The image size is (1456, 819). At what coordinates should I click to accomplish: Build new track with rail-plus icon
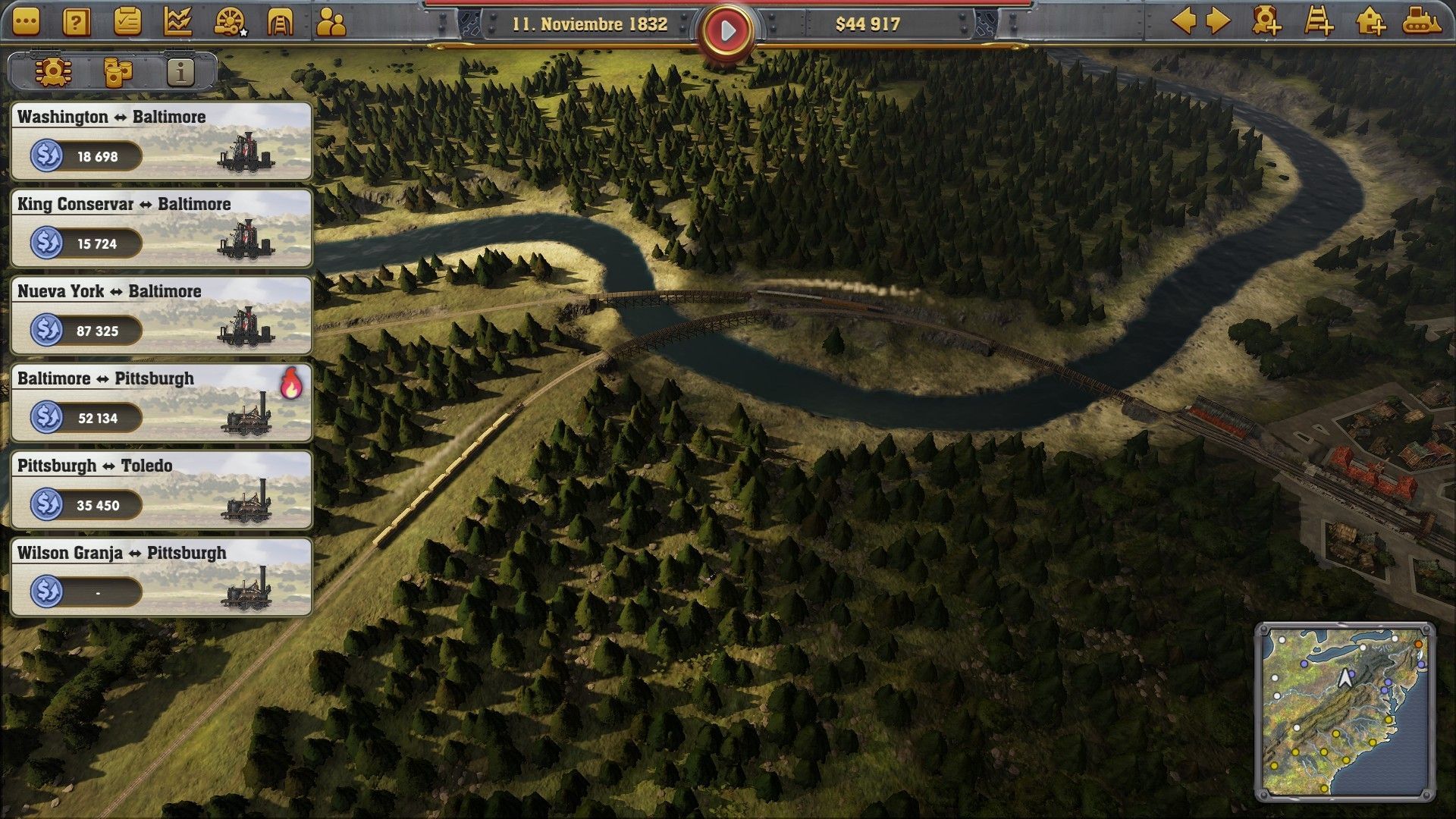(x=1319, y=21)
